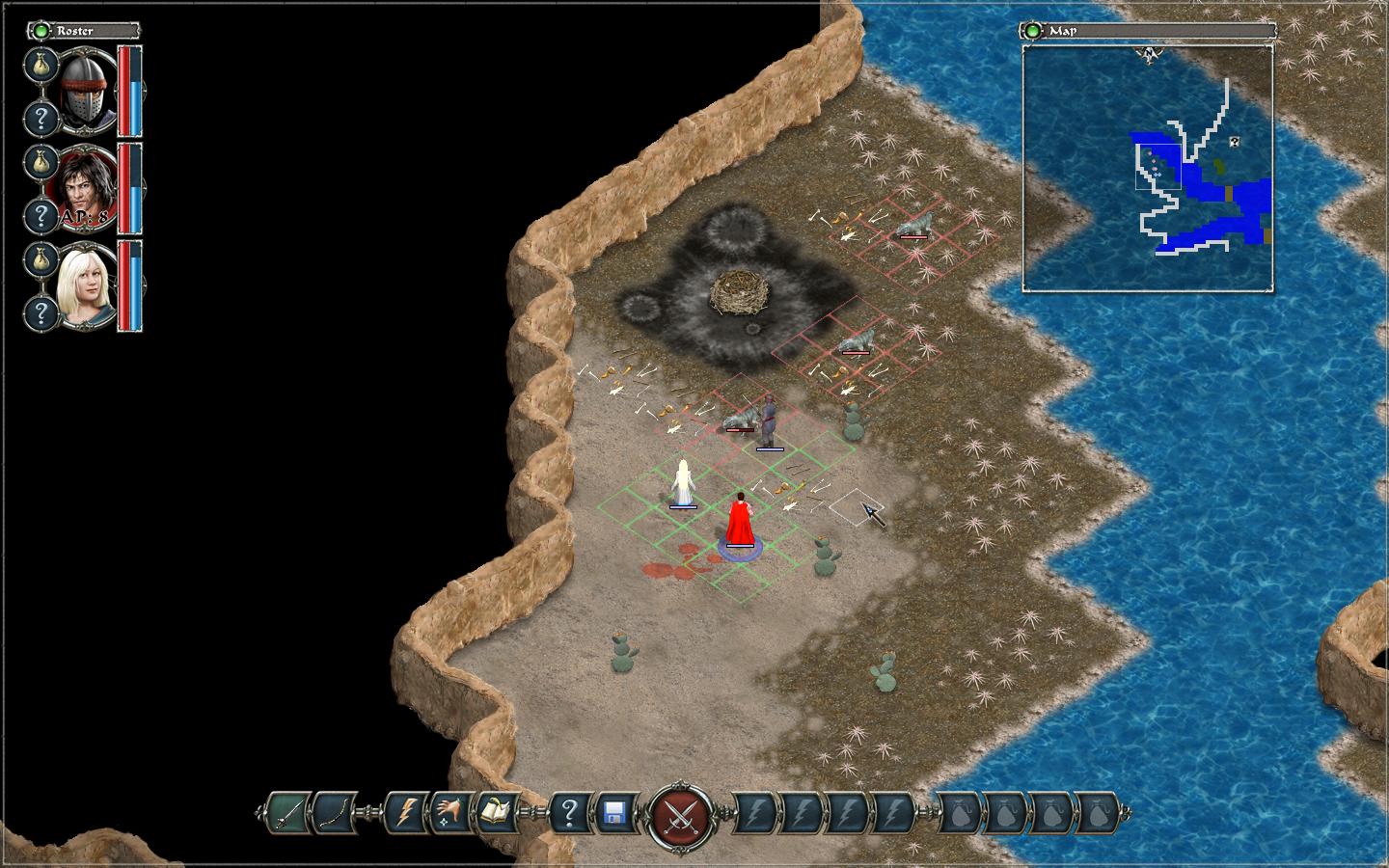
Task: Select the dark-haired man portrait
Action: [x=89, y=188]
